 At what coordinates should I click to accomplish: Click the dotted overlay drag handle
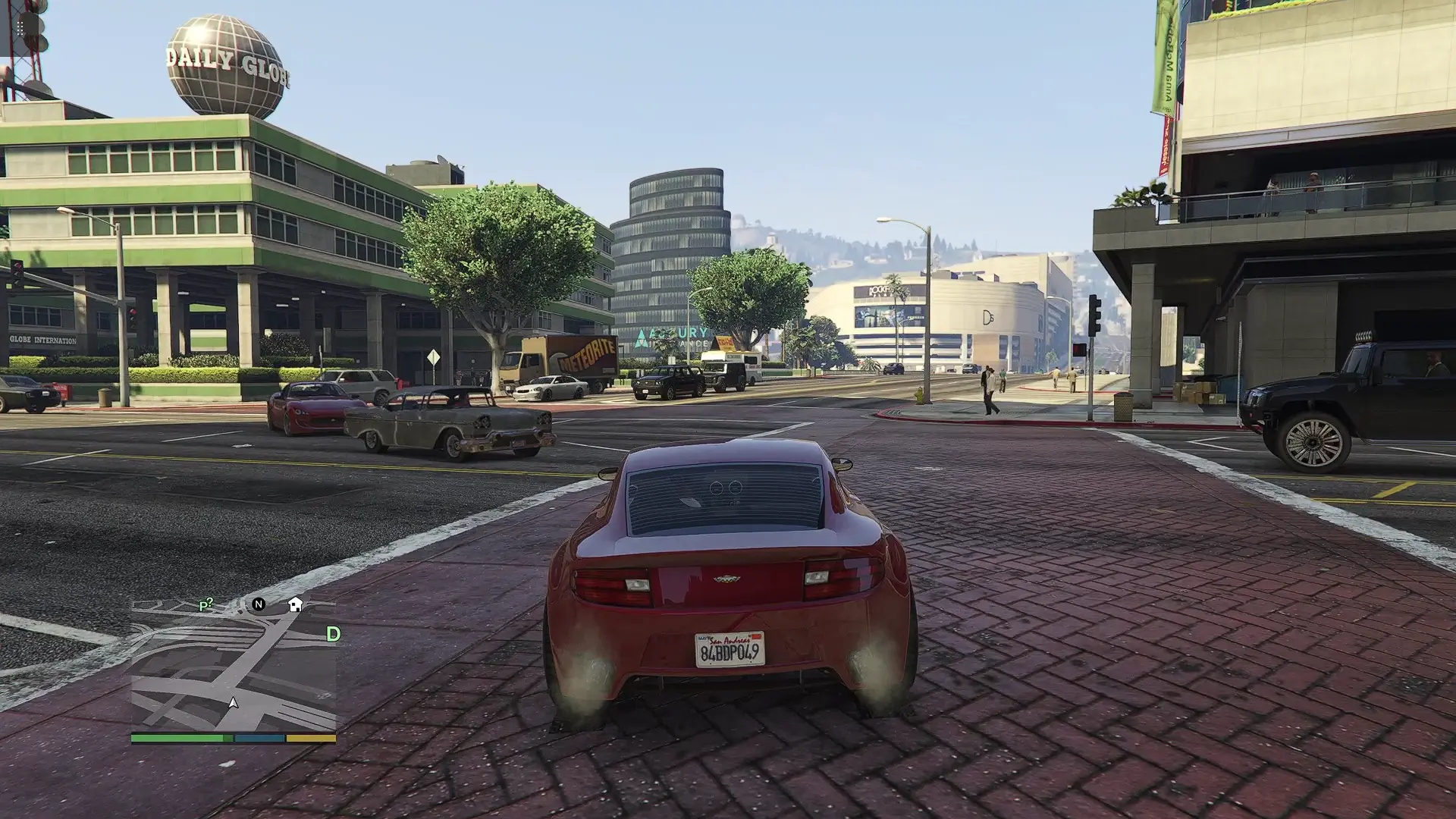pos(20,28)
